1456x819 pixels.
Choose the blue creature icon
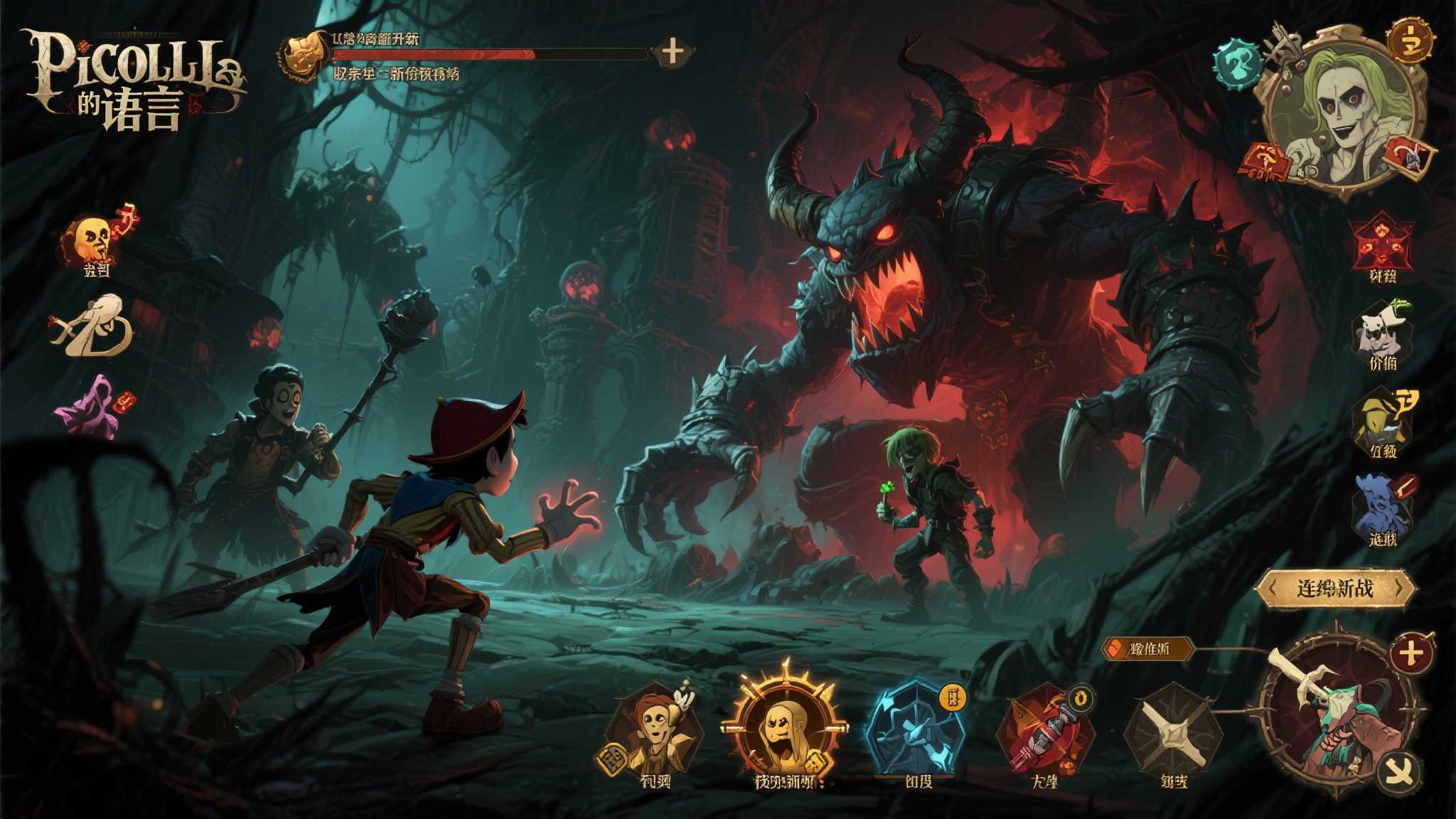point(1381,505)
